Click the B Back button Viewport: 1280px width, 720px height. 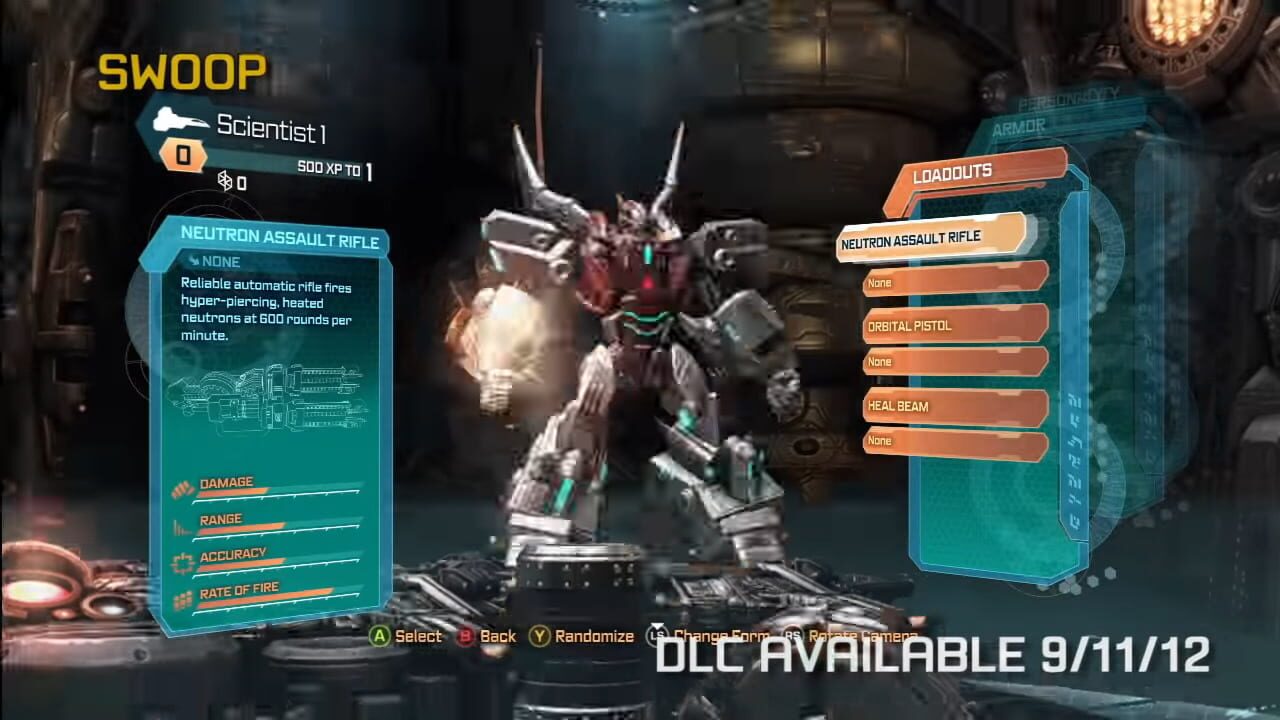click(x=465, y=636)
